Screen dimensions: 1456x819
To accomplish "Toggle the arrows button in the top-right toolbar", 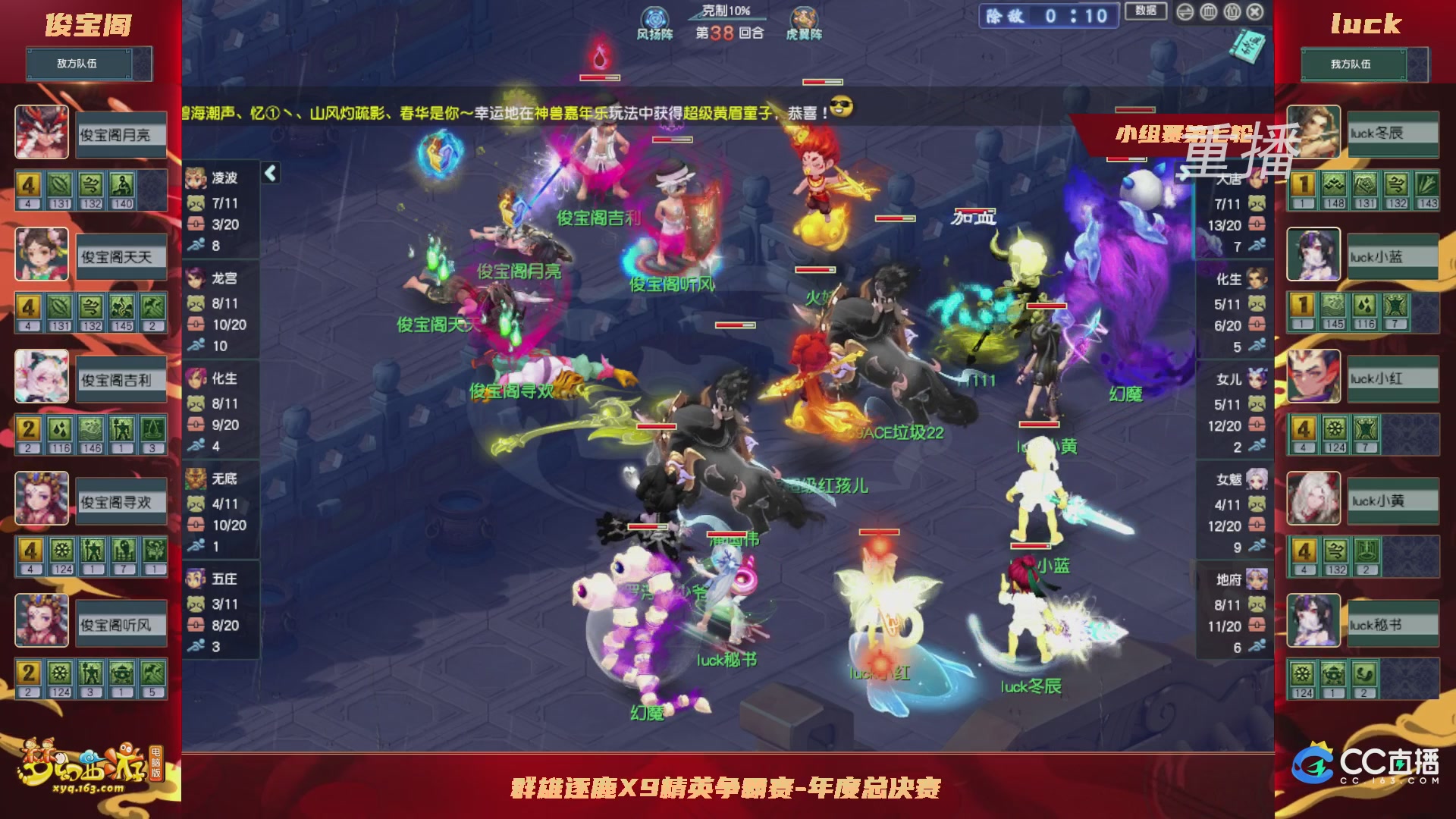I will point(1185,12).
